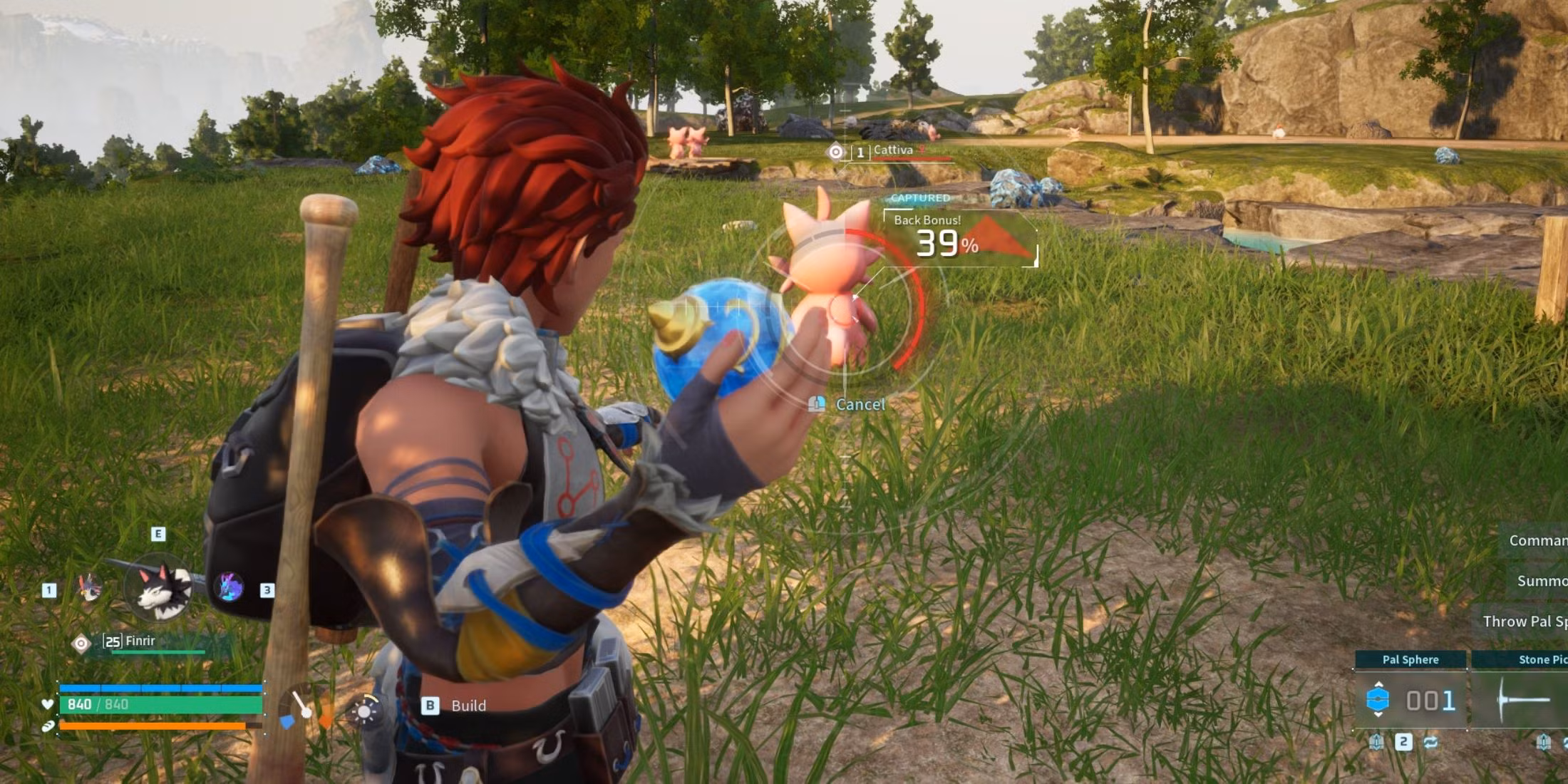1568x784 pixels.
Task: Open the Build menu label
Action: coord(468,706)
